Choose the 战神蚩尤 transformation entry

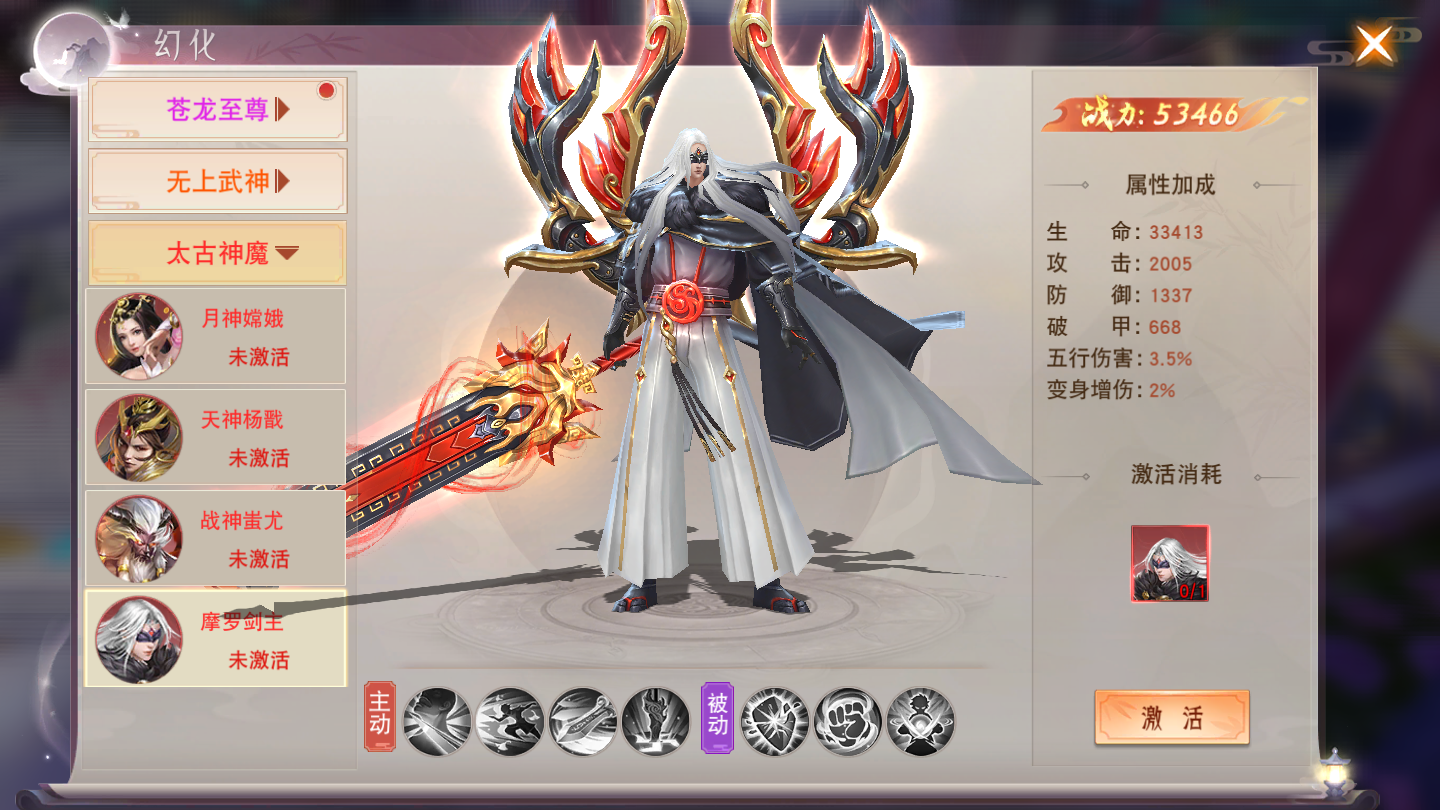click(x=215, y=538)
